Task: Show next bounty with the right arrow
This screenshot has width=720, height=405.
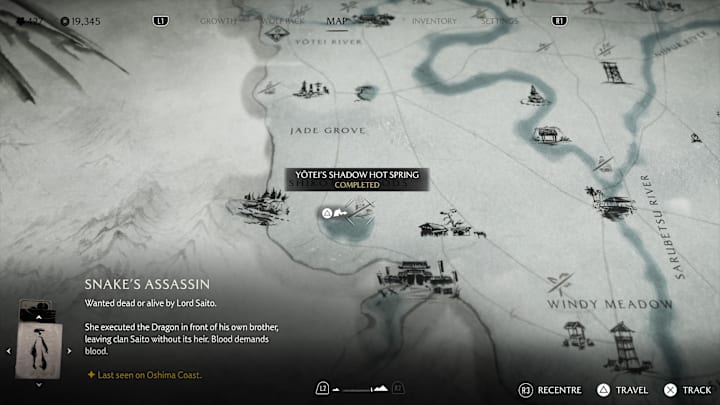Action: coord(70,351)
